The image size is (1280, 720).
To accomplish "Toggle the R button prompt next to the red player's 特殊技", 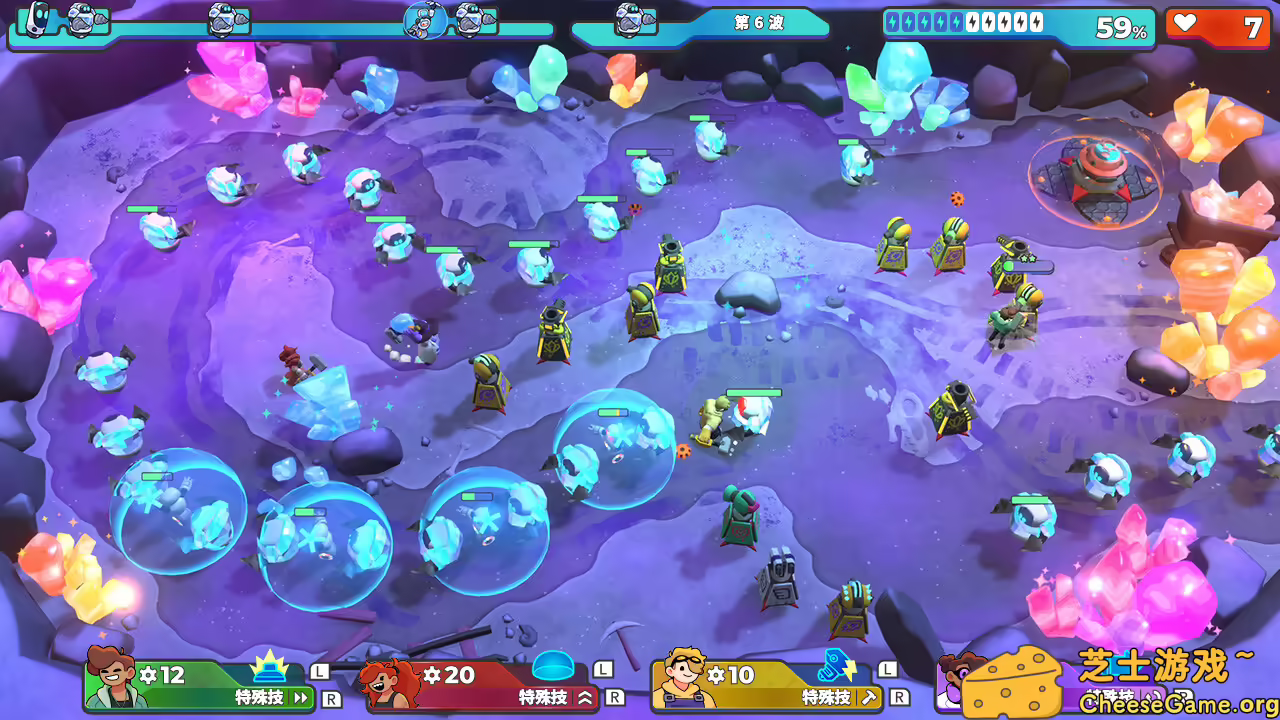I will click(x=614, y=695).
